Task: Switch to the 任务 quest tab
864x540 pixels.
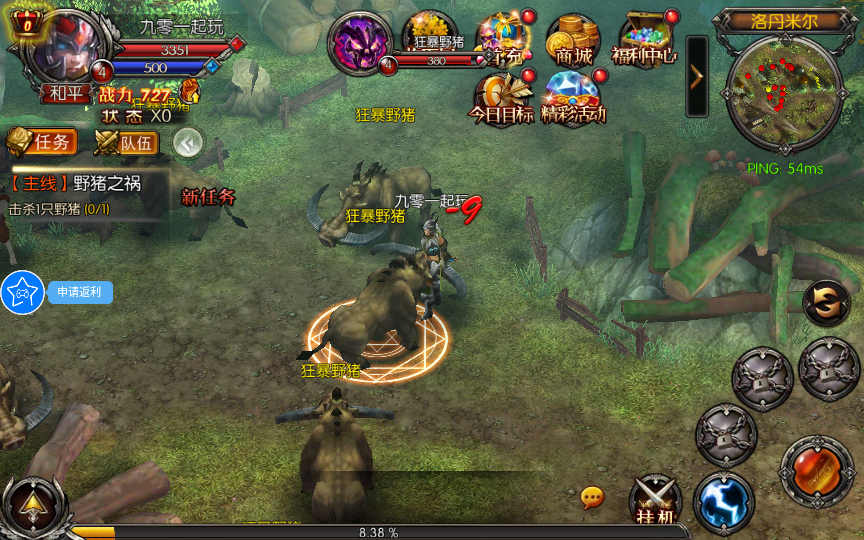Action: click(x=41, y=142)
